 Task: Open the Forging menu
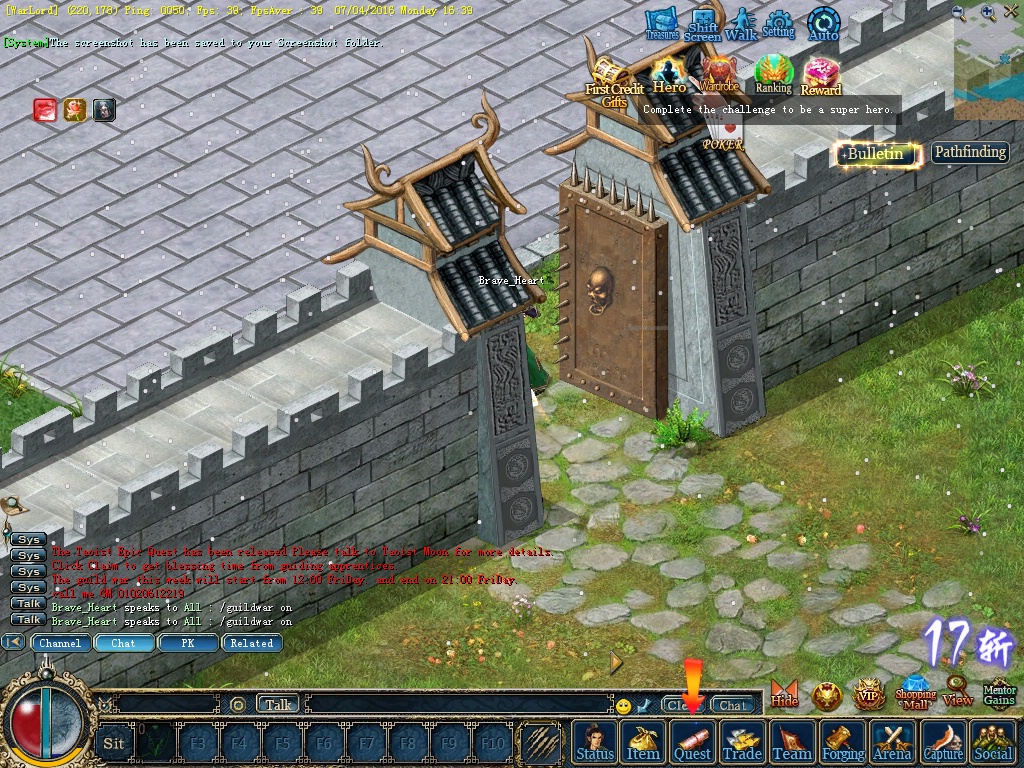843,742
